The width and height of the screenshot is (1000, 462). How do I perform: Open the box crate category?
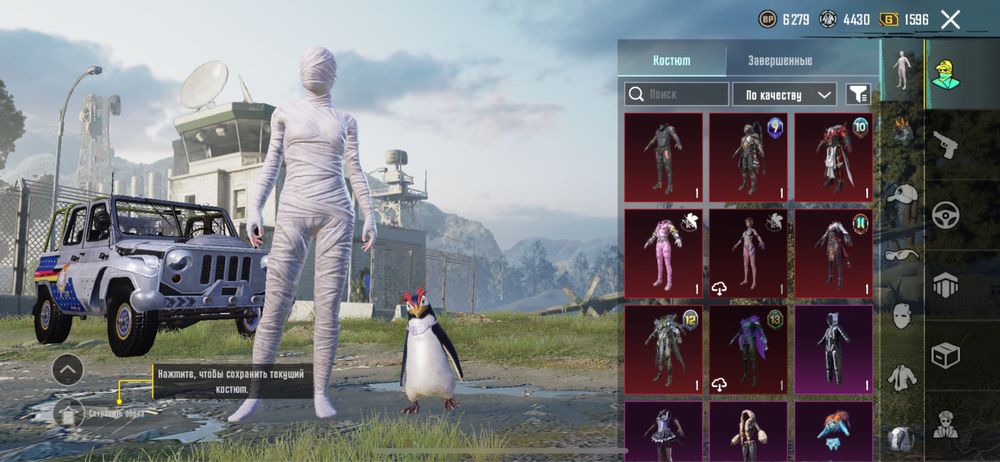point(945,355)
